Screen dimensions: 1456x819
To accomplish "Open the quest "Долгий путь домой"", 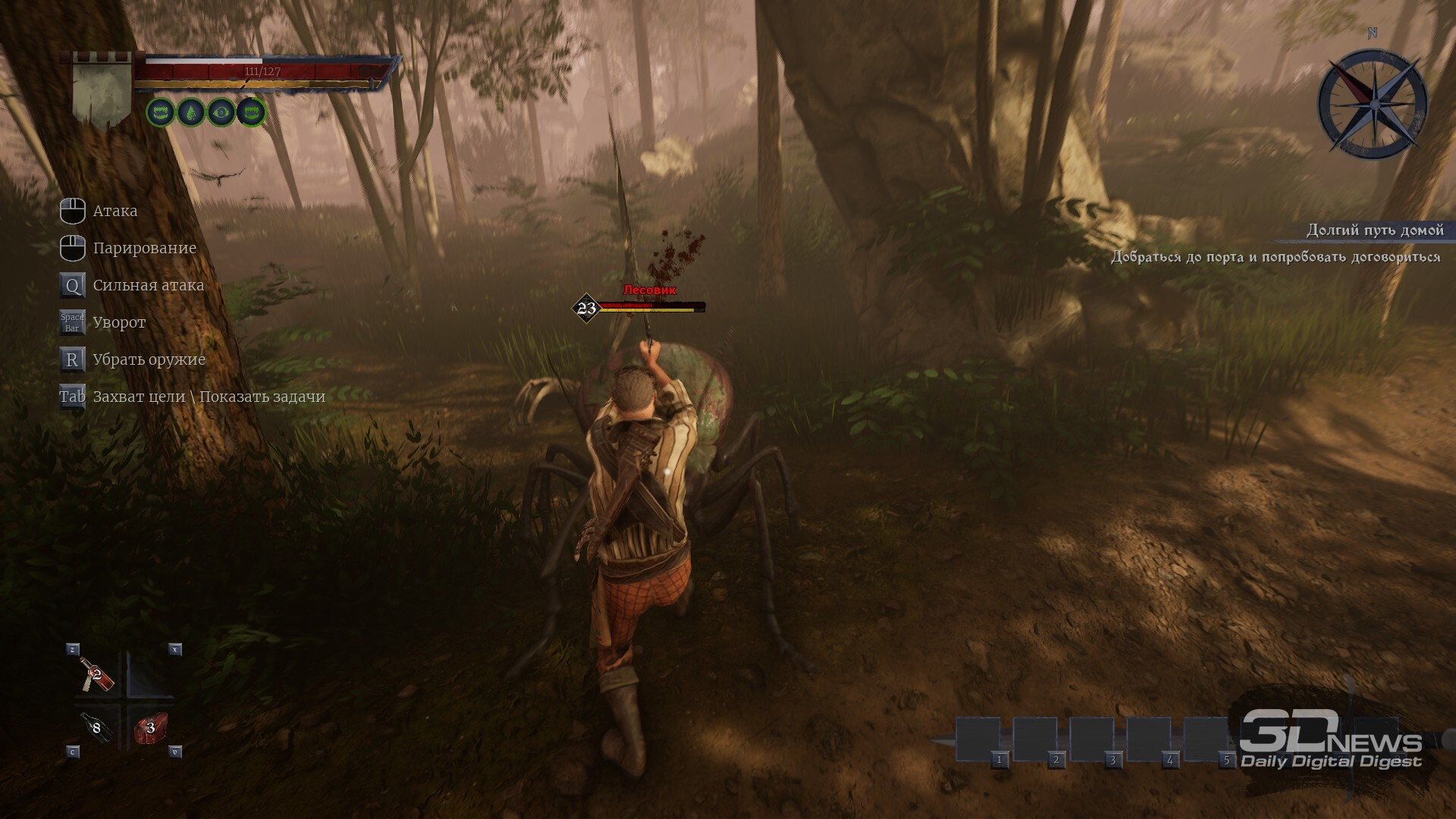I will pyautogui.click(x=1374, y=230).
